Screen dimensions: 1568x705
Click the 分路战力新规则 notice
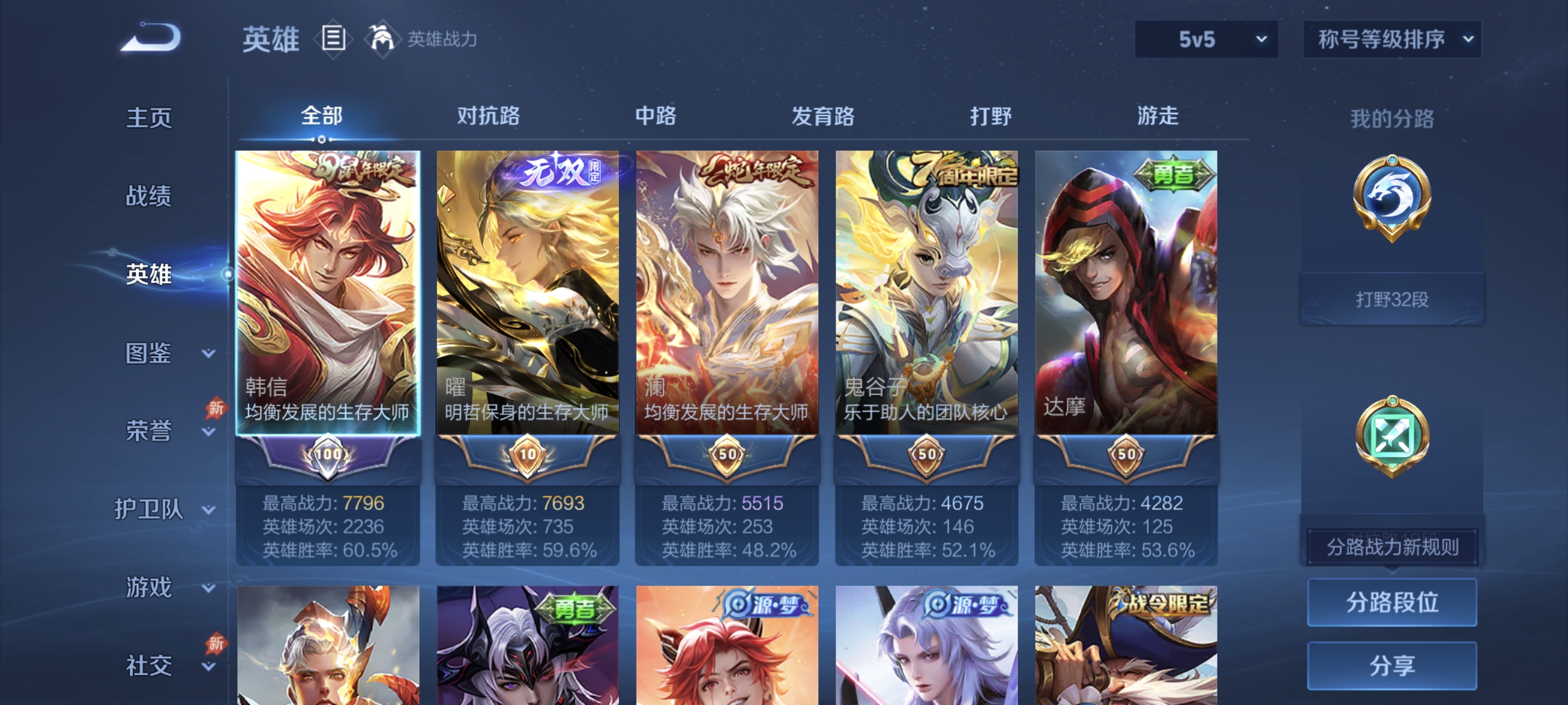1394,546
